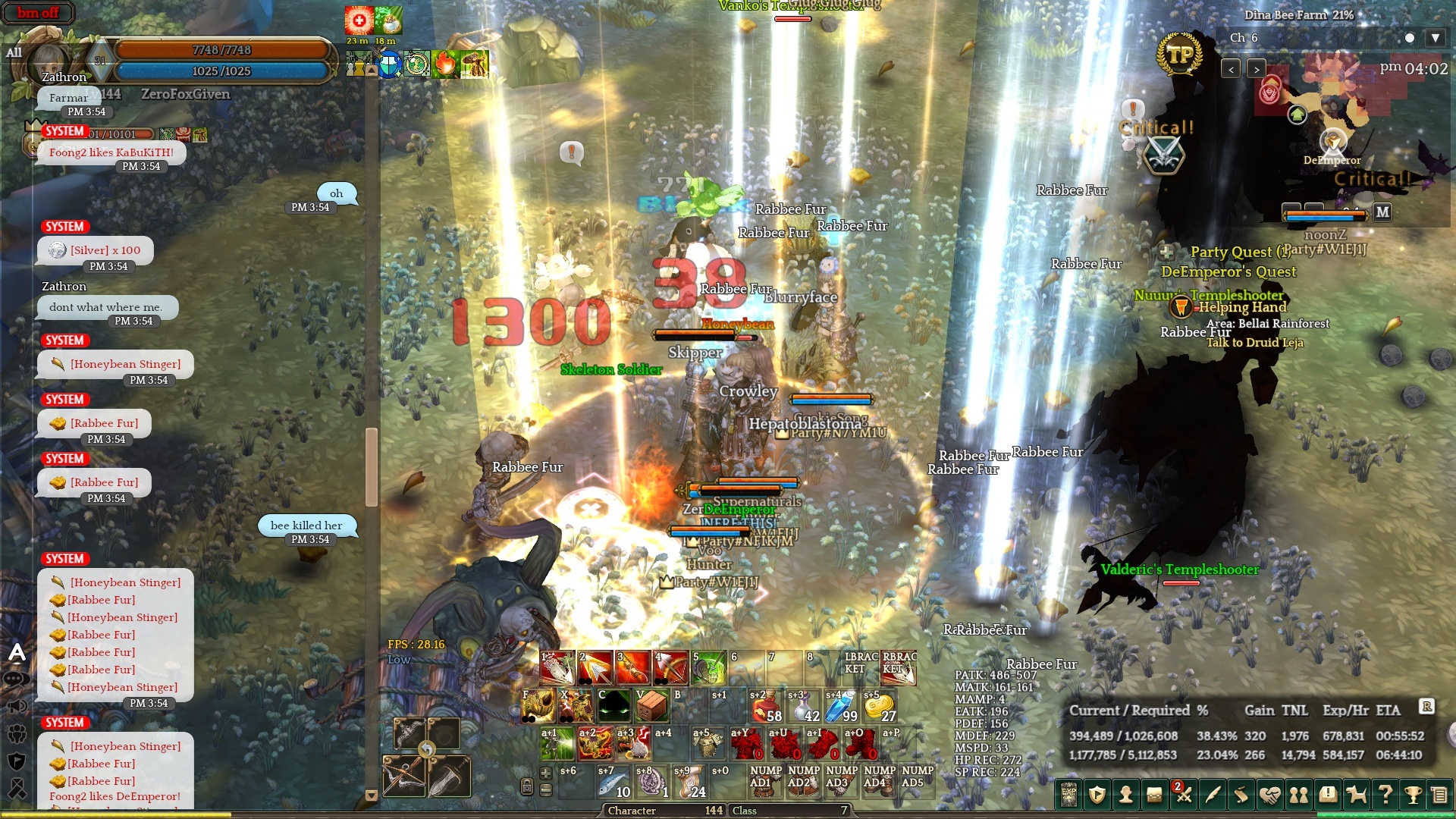Screen dimensions: 1456x819
Task: Use the red potion with 58 left
Action: point(767,706)
